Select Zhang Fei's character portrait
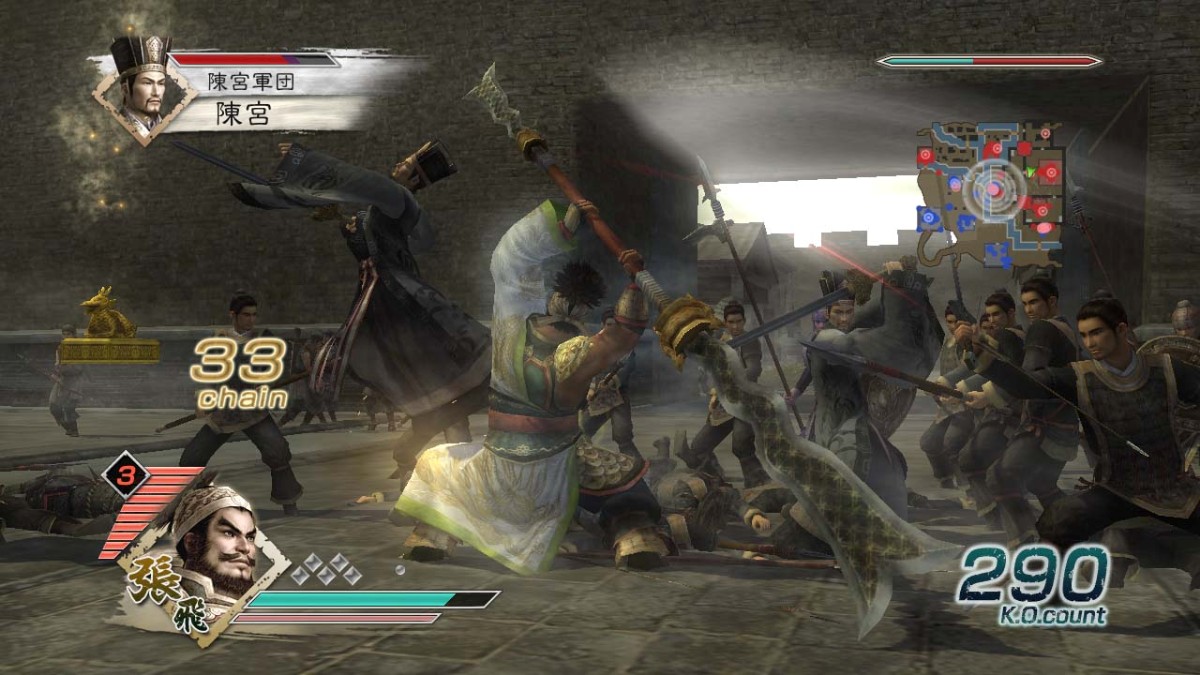Screen dimensions: 1200x675 pyautogui.click(x=213, y=550)
